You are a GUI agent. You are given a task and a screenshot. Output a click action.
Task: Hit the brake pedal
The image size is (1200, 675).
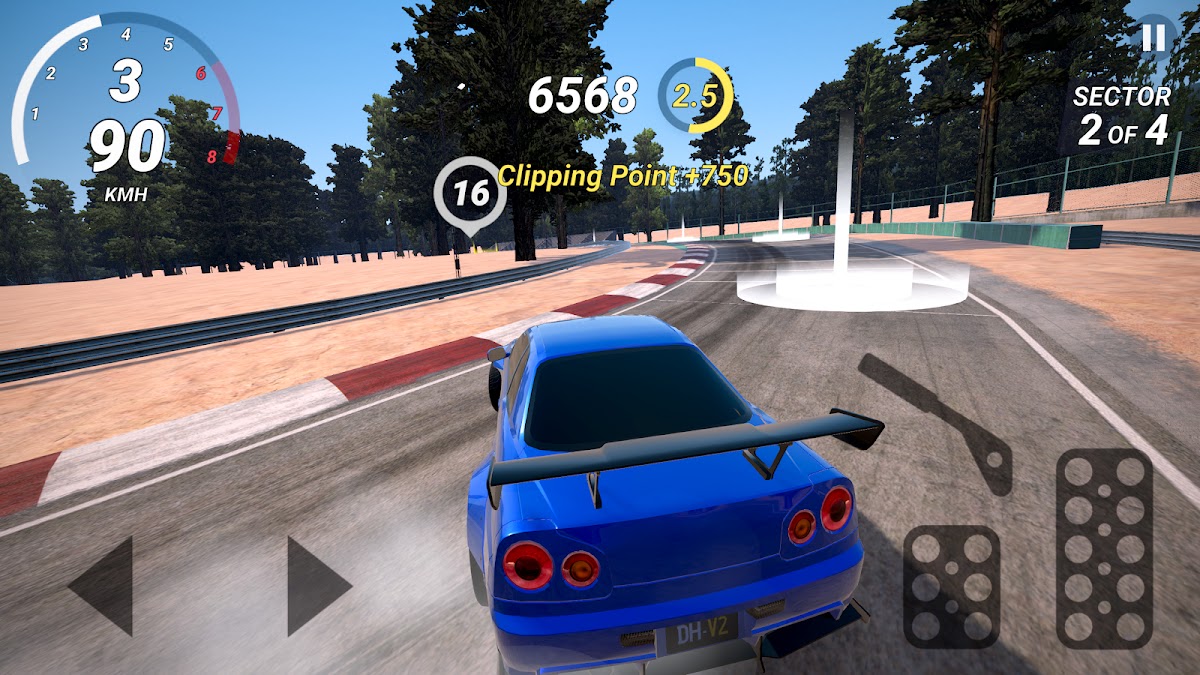[x=951, y=587]
